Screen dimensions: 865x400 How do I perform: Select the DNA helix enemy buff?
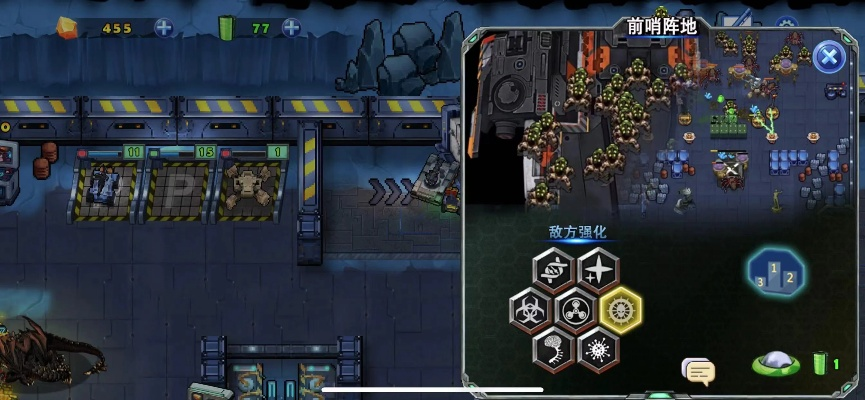553,269
